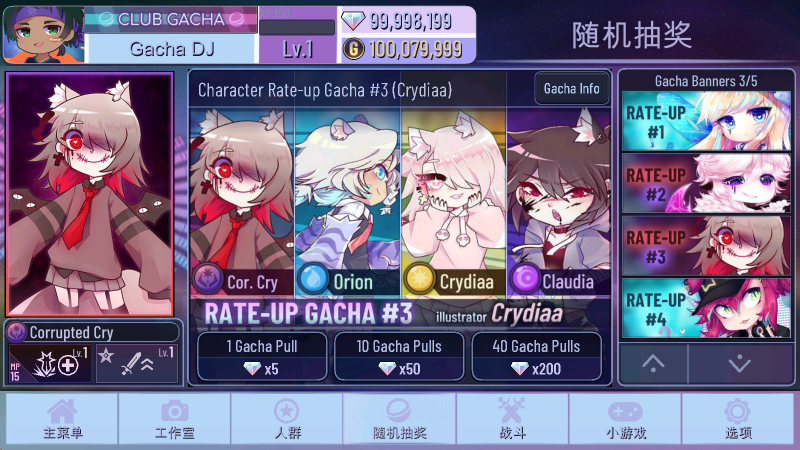Go to 主菜单 main menu
The height and width of the screenshot is (450, 800).
pos(62,419)
